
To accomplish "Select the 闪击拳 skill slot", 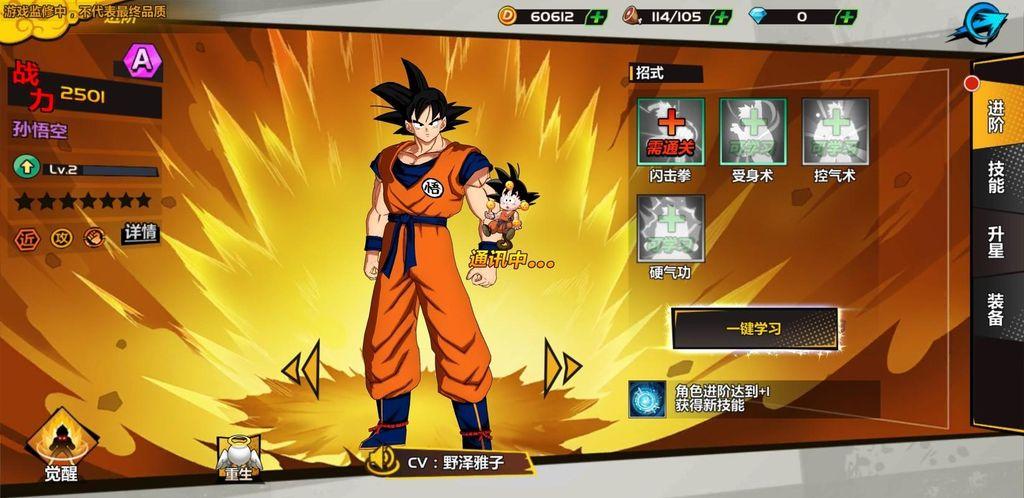I will click(x=671, y=131).
